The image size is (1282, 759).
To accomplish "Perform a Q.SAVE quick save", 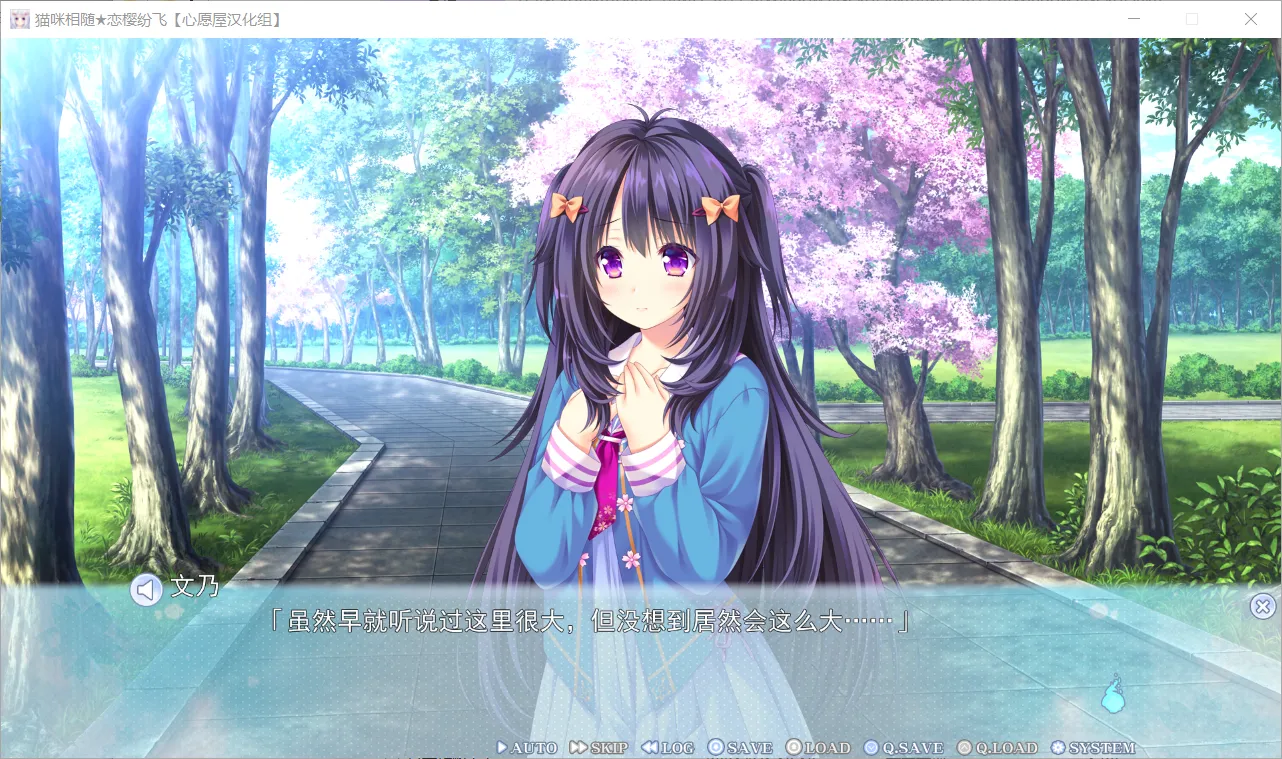I will (903, 748).
